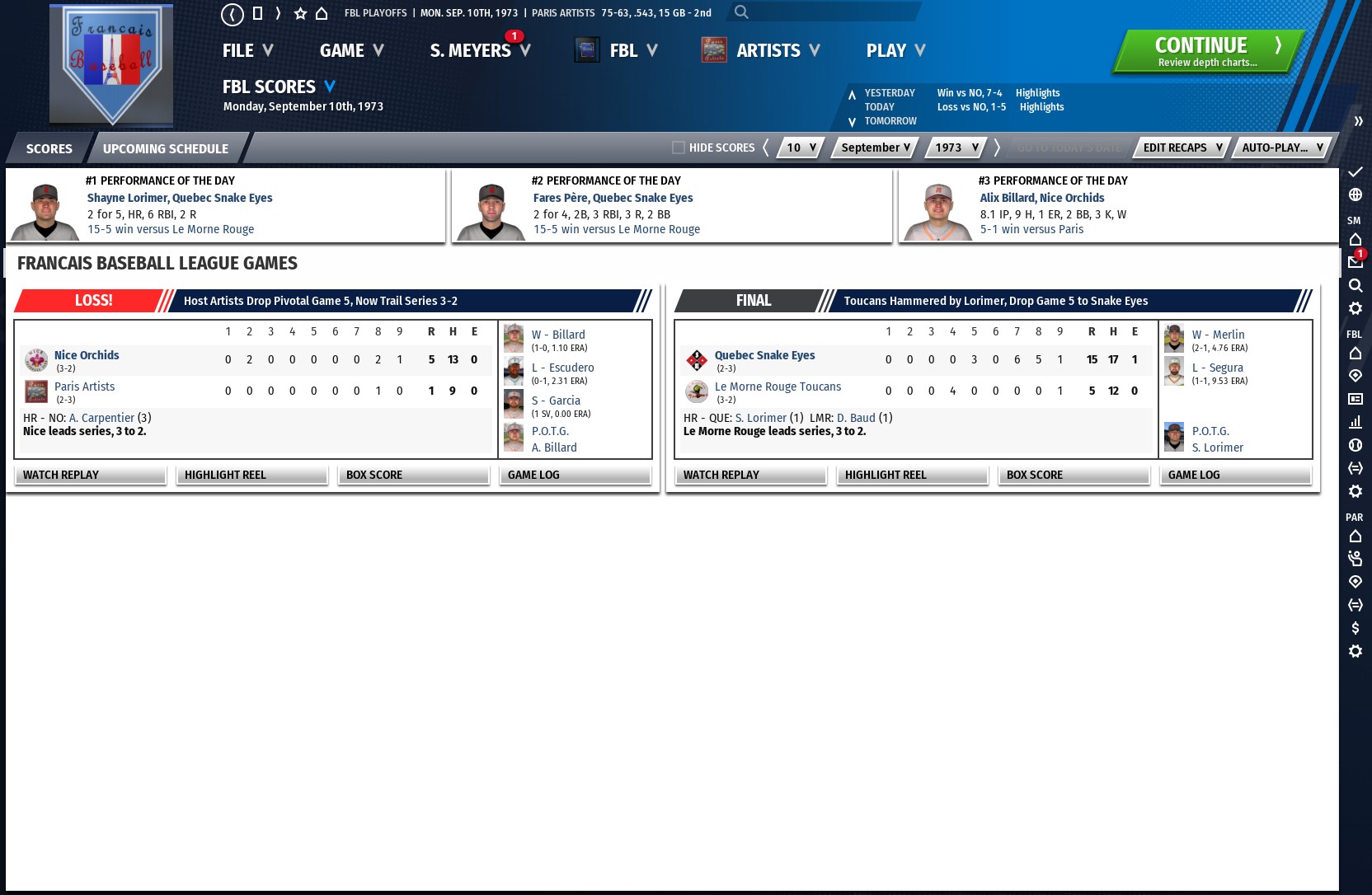
Task: Open Game Log for Paris Artists game
Action: click(575, 475)
